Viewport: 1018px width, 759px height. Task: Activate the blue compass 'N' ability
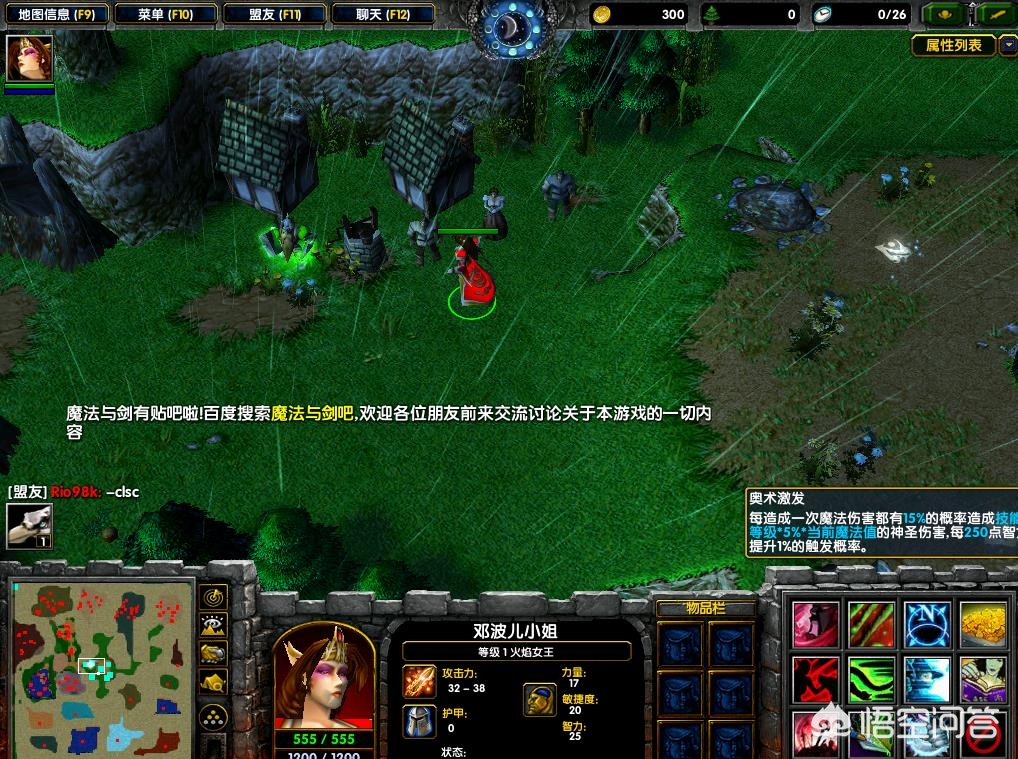coord(927,624)
